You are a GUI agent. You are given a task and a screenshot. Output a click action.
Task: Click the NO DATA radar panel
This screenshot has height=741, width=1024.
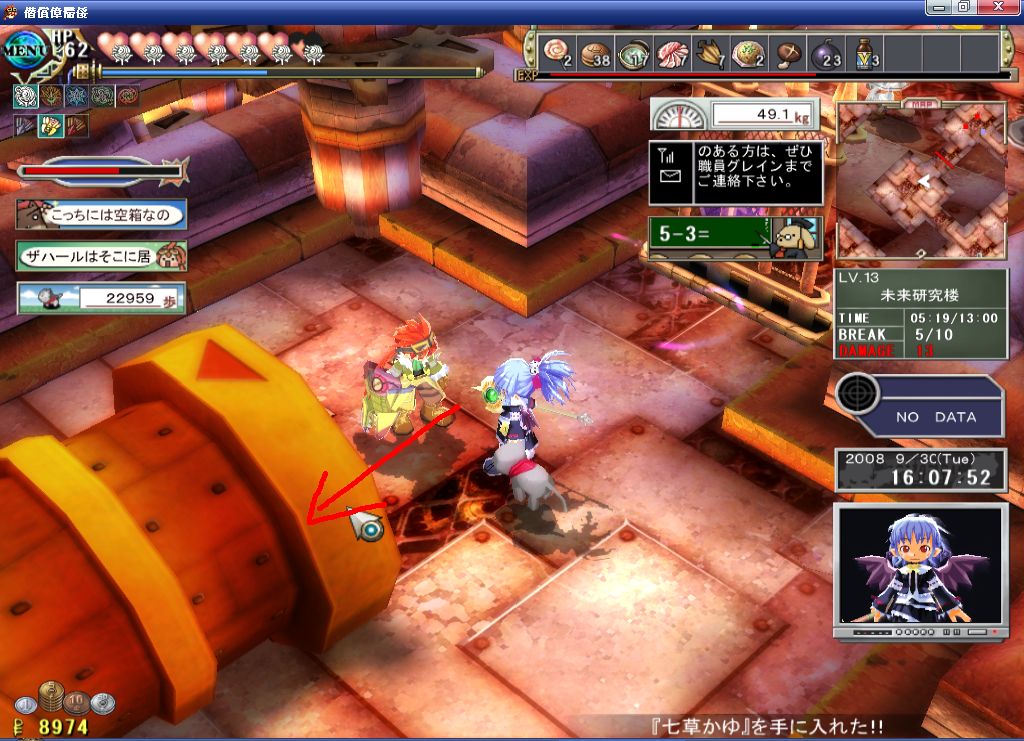point(920,406)
